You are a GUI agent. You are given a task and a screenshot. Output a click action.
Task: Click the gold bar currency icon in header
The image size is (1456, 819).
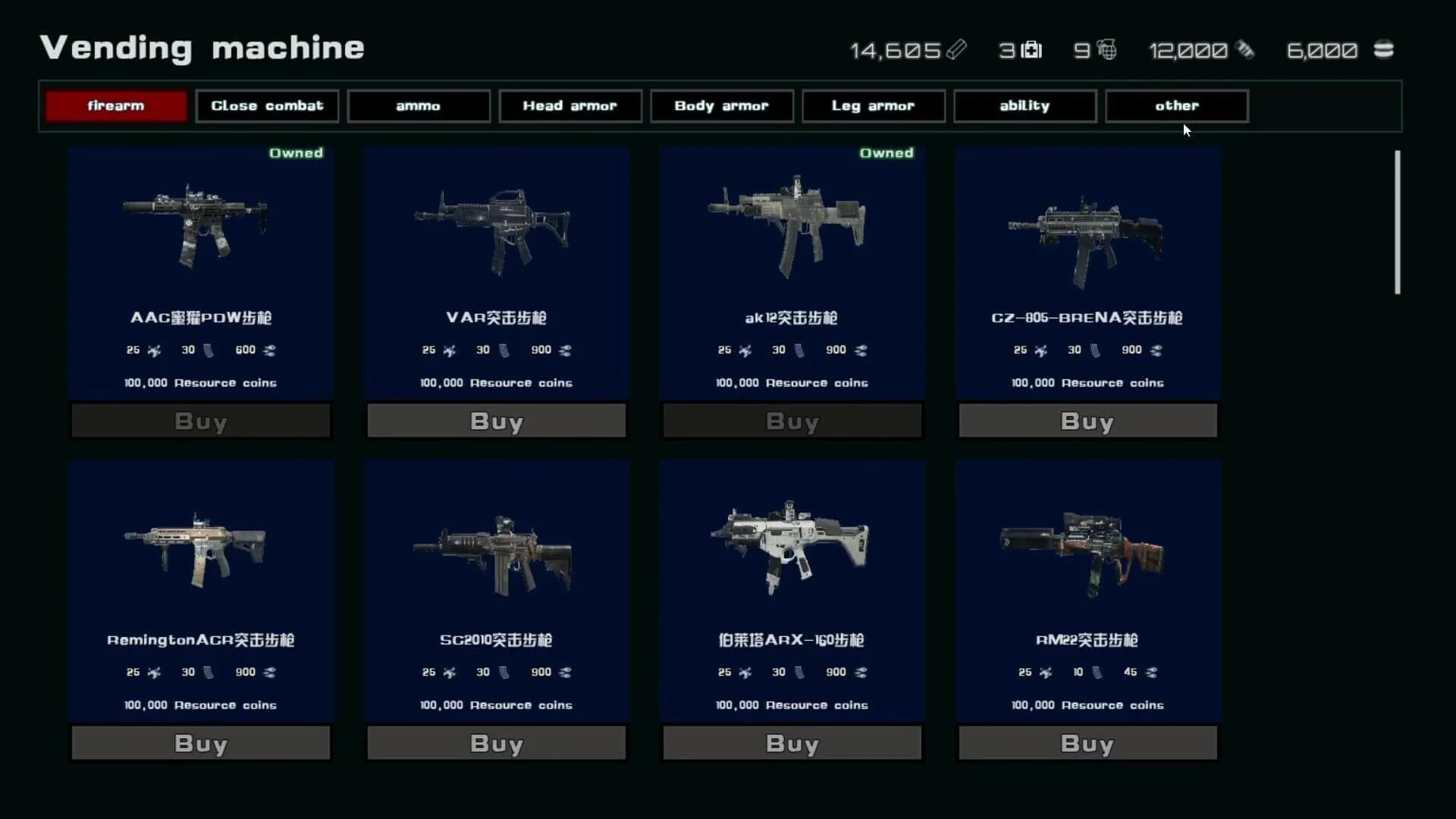957,50
